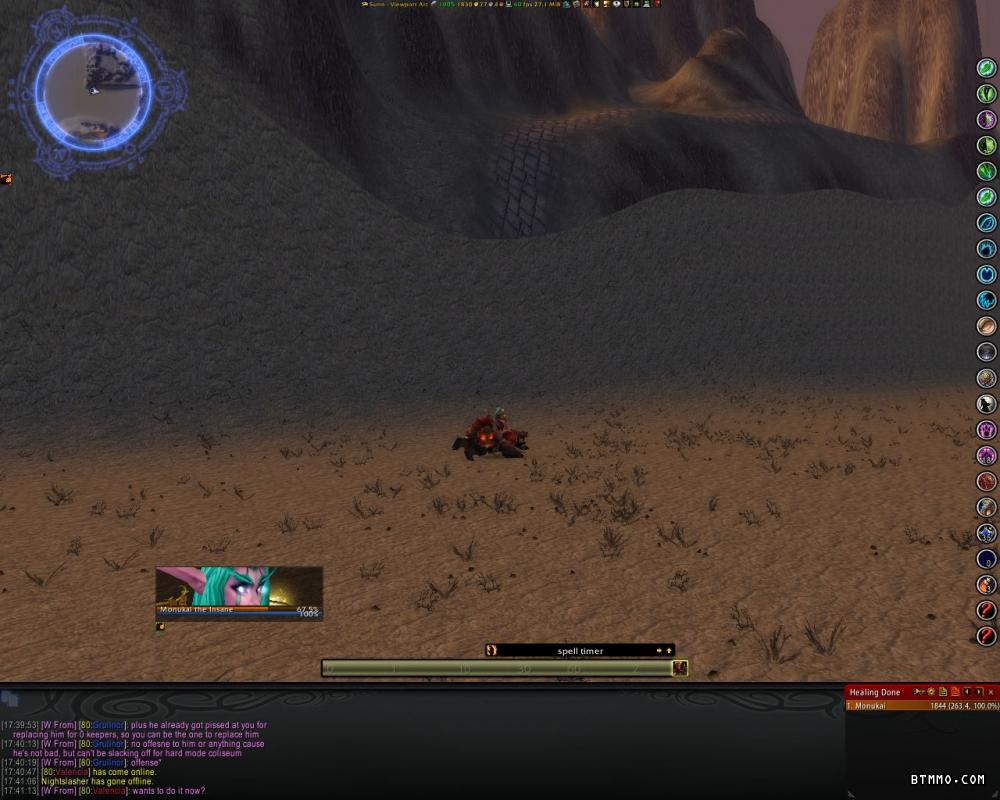Use the upper red question mark button
1000x800 pixels.
point(987,610)
